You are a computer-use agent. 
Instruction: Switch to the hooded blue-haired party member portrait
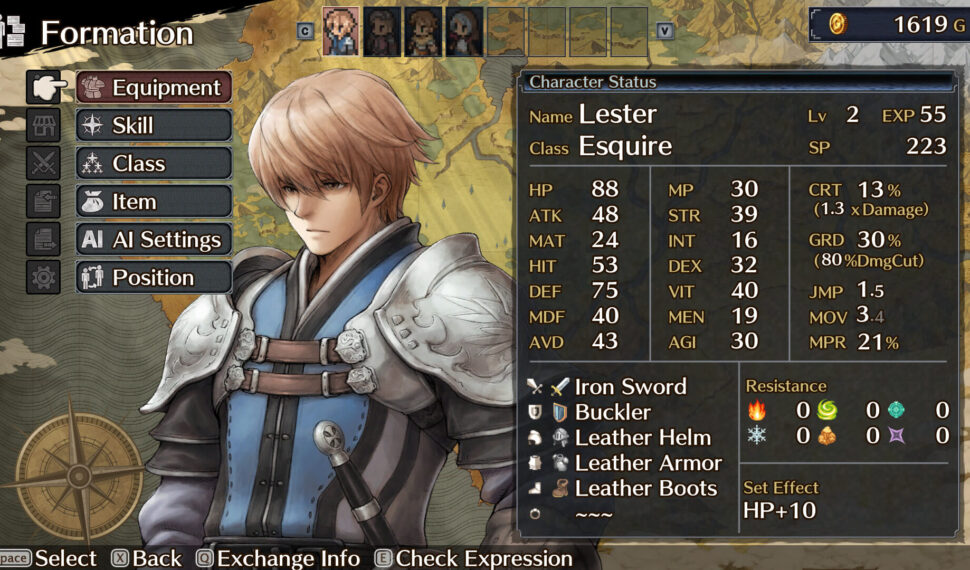(x=465, y=32)
